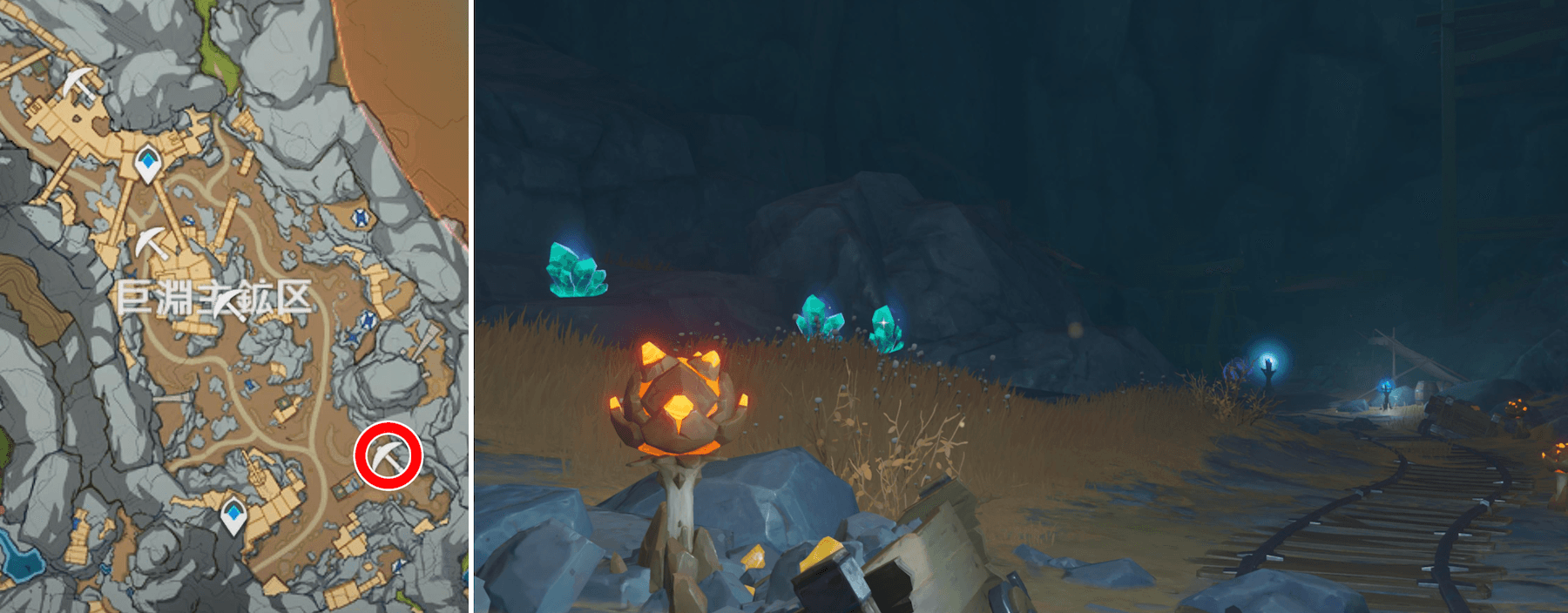Choose the southern teleport waypoint pin
Screen dimensions: 1568x613
point(233,516)
